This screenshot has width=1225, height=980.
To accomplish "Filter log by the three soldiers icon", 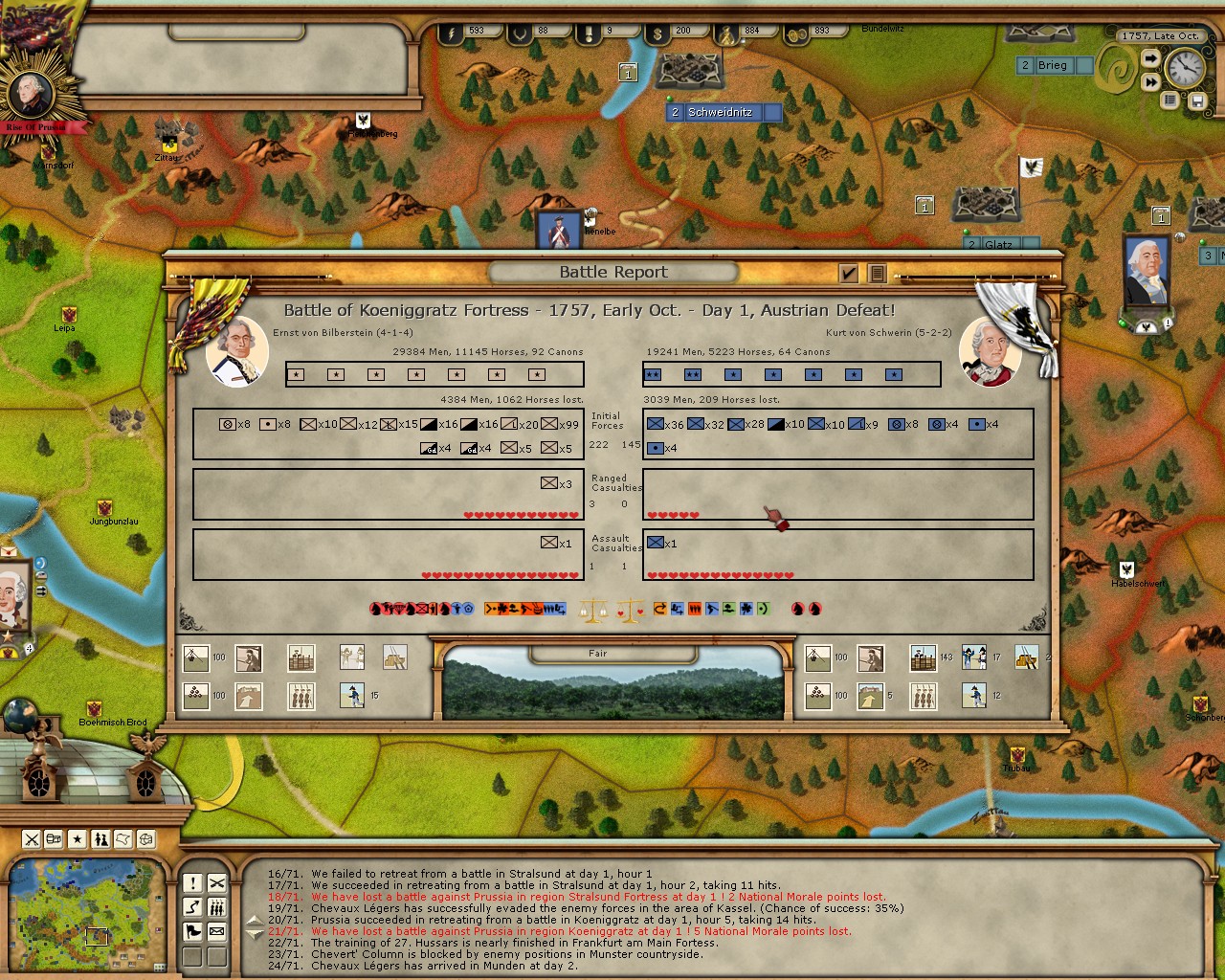I will point(217,906).
